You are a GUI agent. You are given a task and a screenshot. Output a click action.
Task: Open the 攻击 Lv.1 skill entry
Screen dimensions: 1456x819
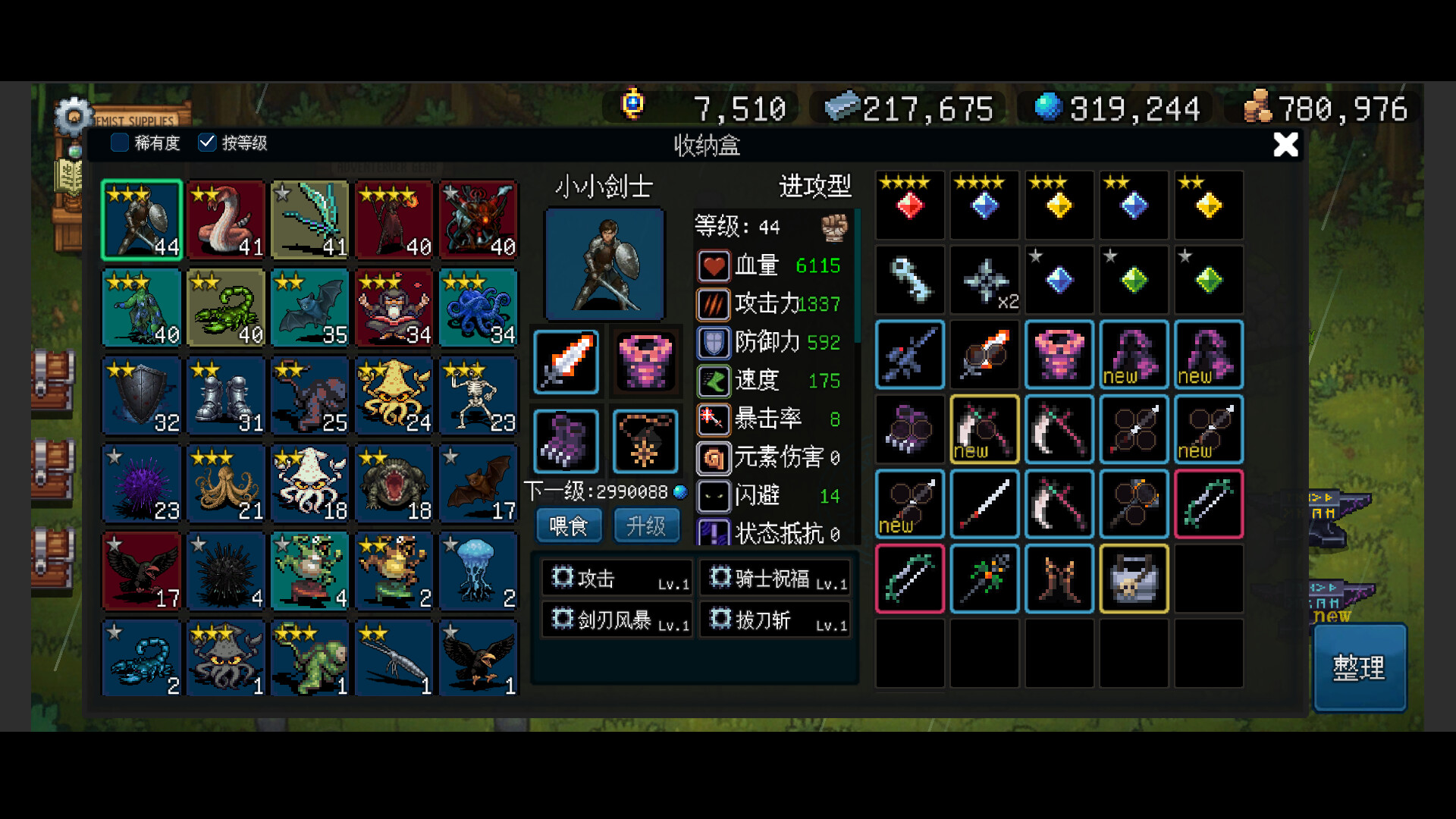point(616,577)
